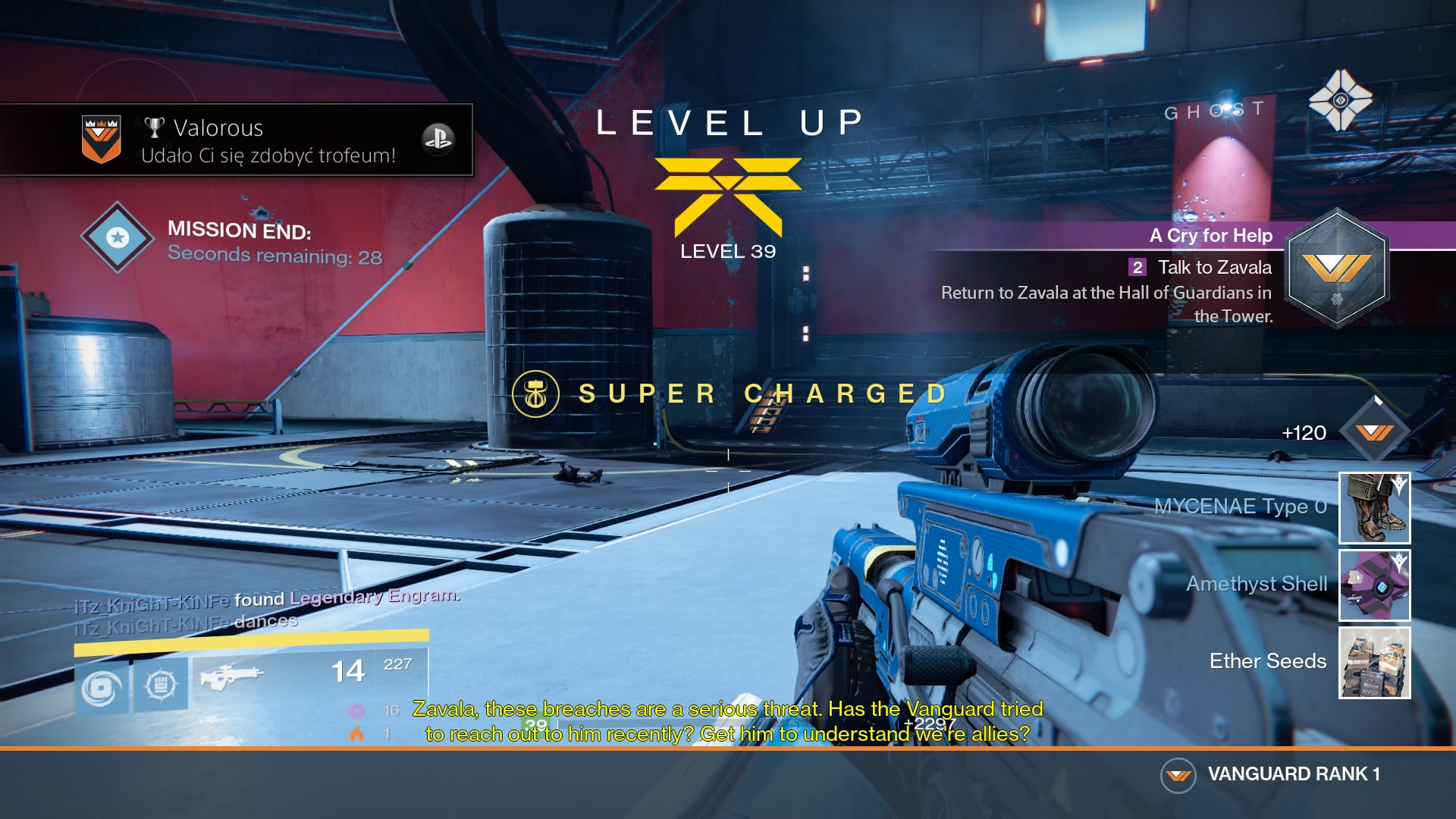Click the Super Charged ability icon
Screen dimensions: 1456x819
[535, 394]
